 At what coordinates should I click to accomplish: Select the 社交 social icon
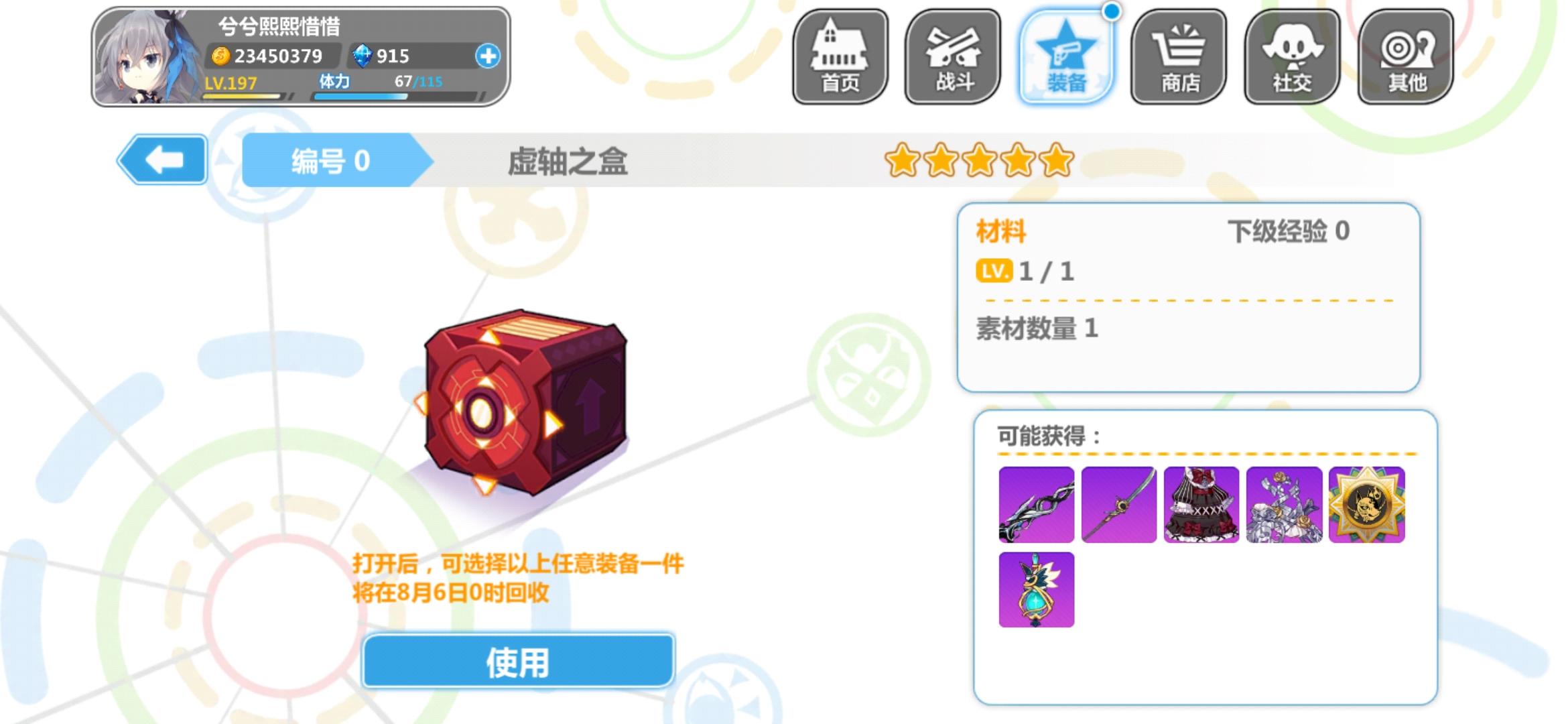point(1292,57)
